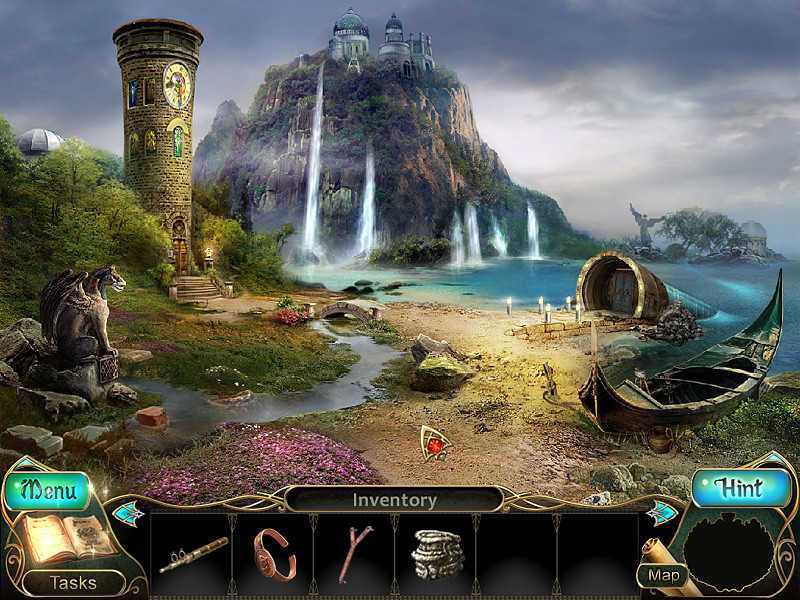800x600 pixels.
Task: Select the flute item in inventory
Action: pyautogui.click(x=193, y=555)
